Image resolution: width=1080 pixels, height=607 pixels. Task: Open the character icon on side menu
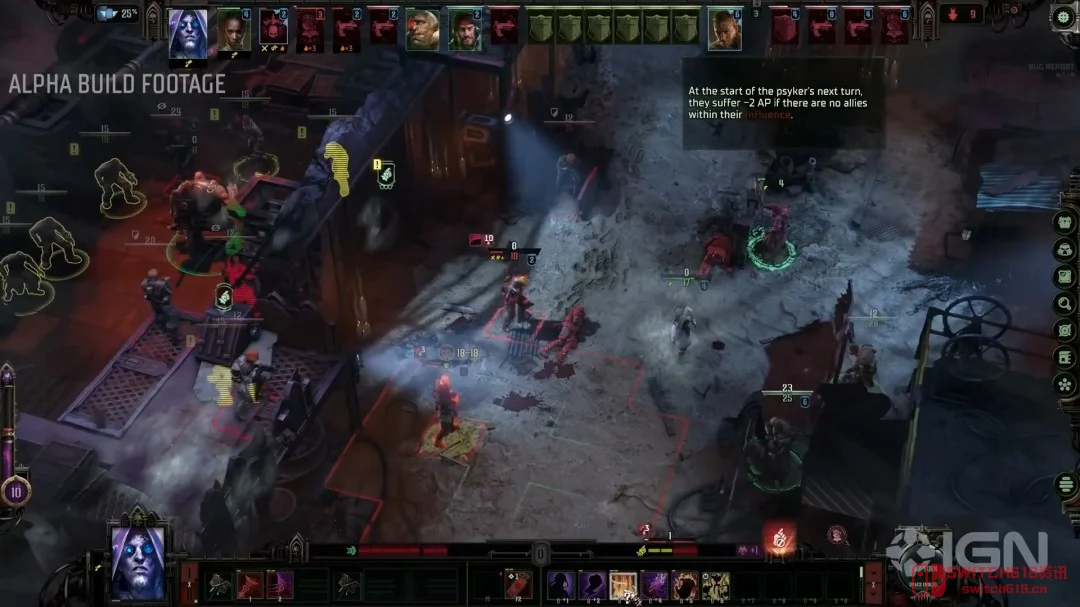(x=1065, y=222)
